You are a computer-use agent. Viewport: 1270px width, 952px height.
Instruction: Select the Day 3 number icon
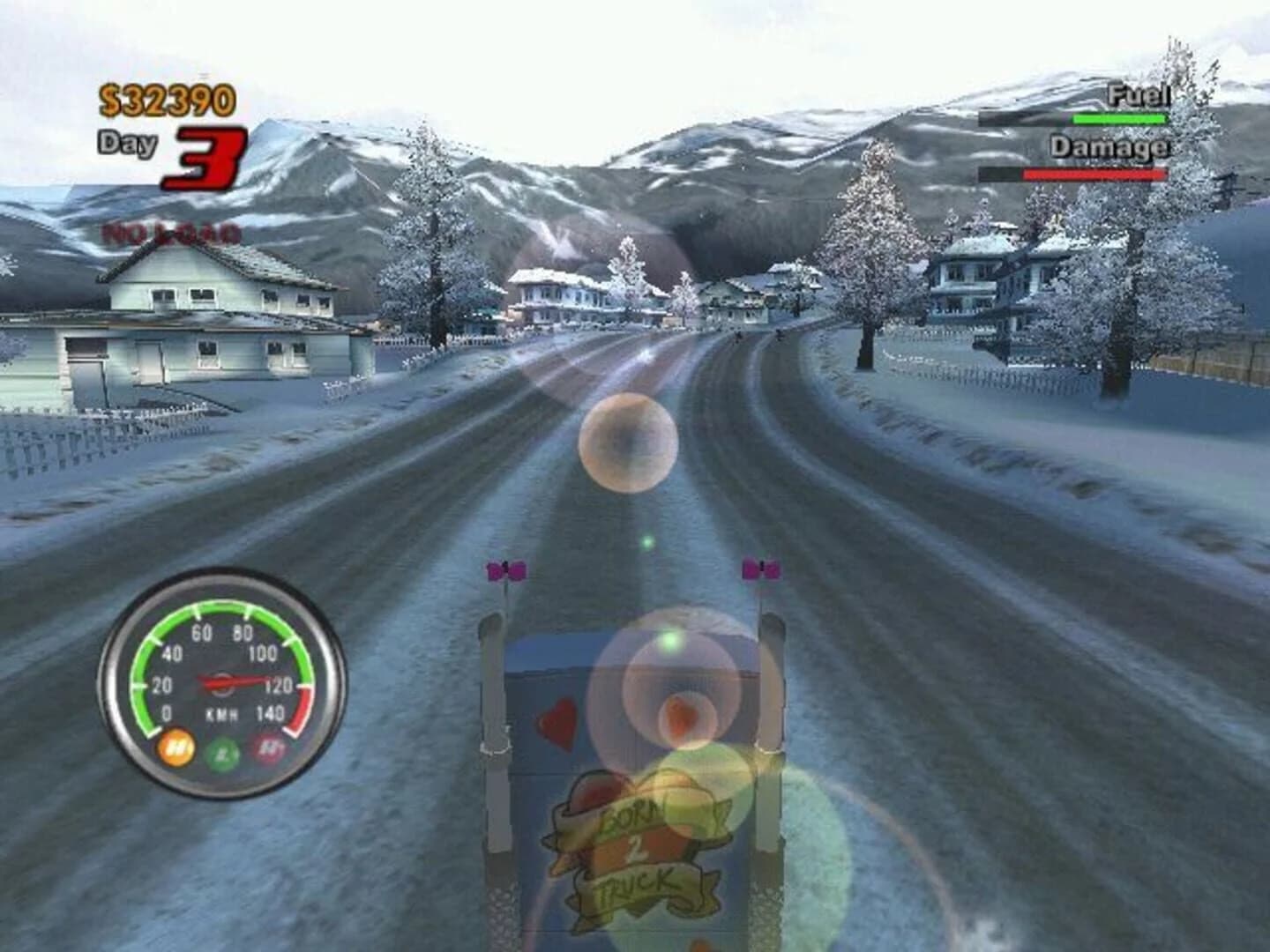click(207, 157)
